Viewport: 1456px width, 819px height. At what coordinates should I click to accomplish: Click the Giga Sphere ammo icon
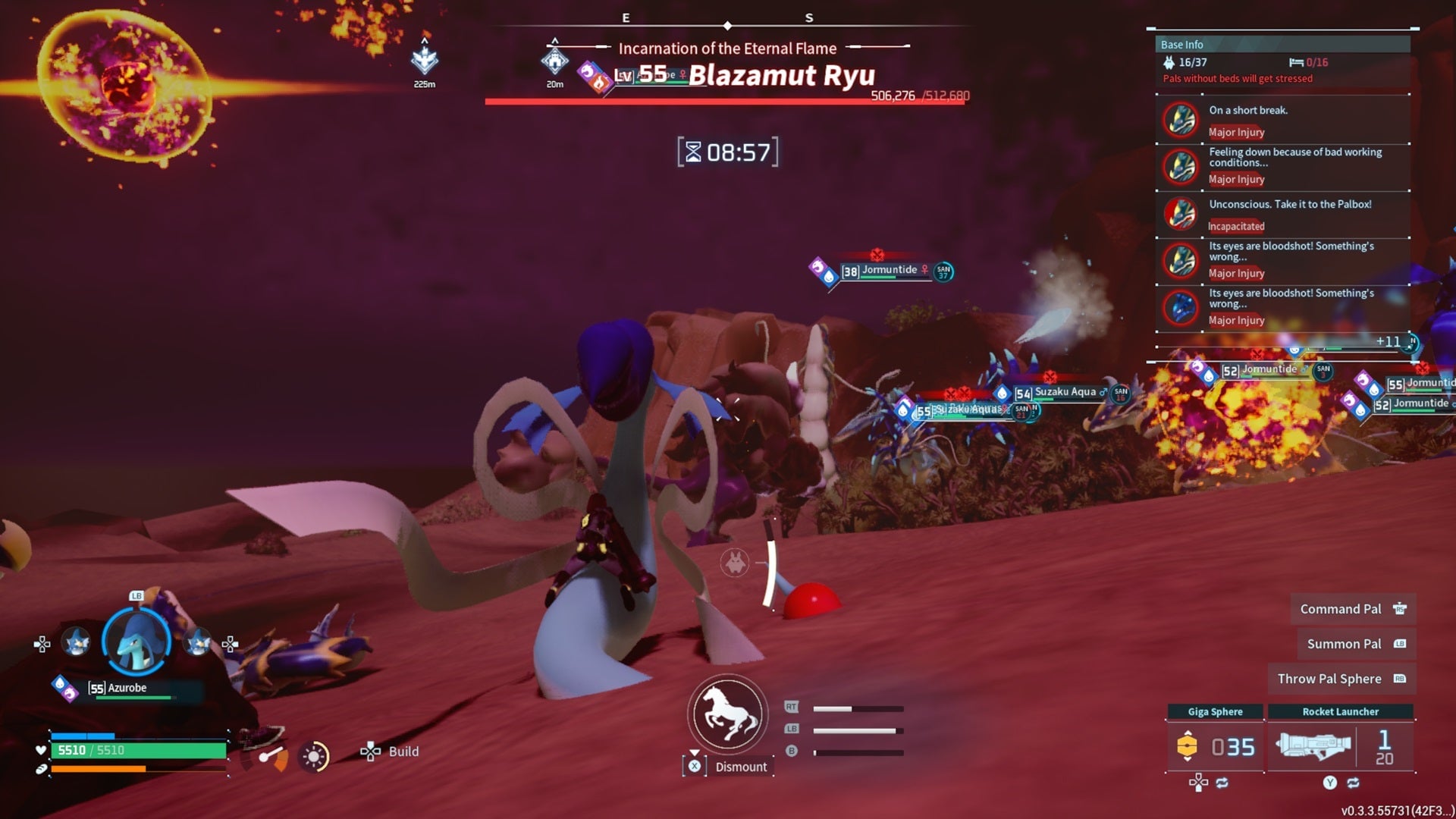1187,747
